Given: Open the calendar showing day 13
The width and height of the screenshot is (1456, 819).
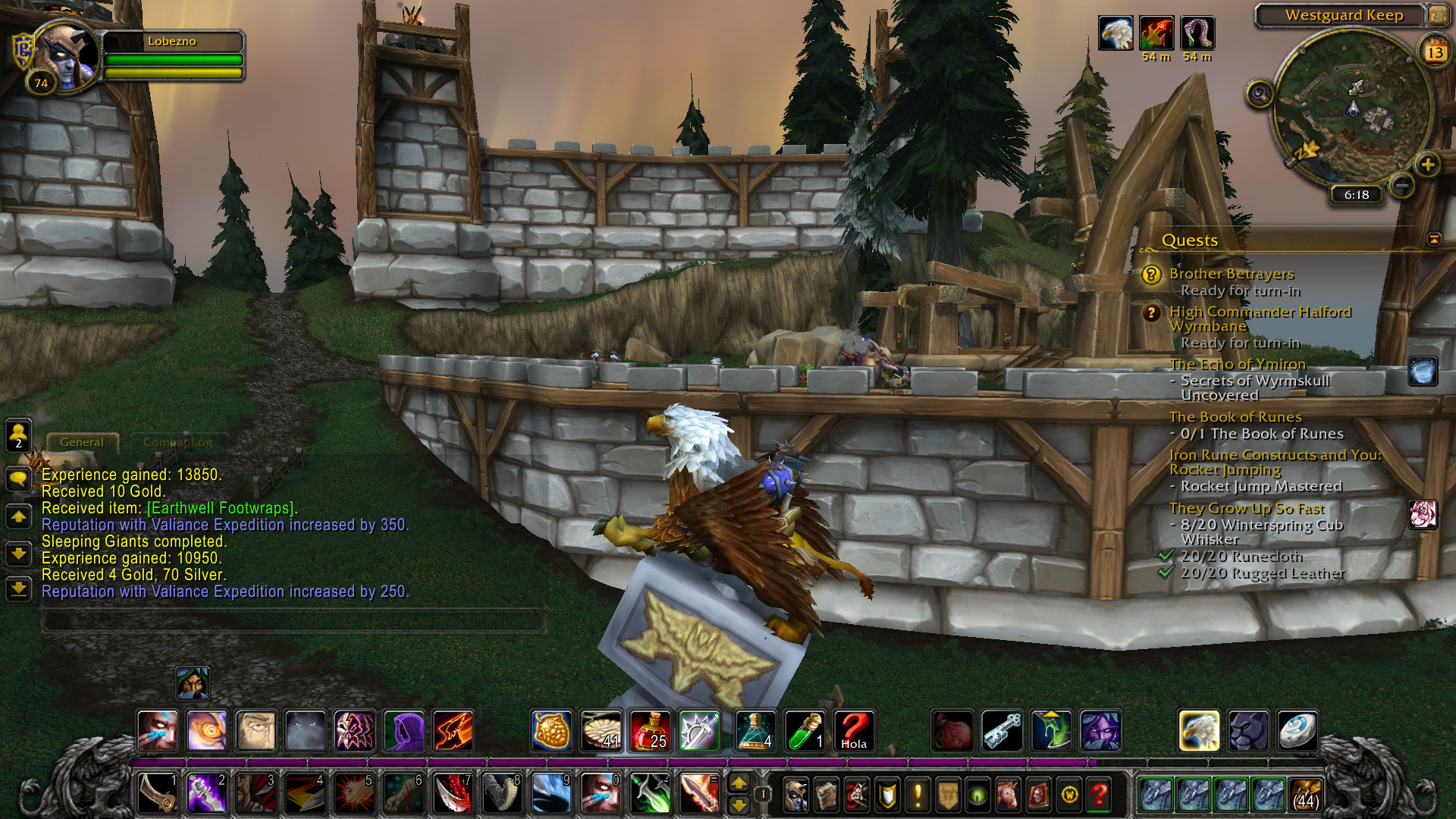Looking at the screenshot, I should click(1435, 52).
